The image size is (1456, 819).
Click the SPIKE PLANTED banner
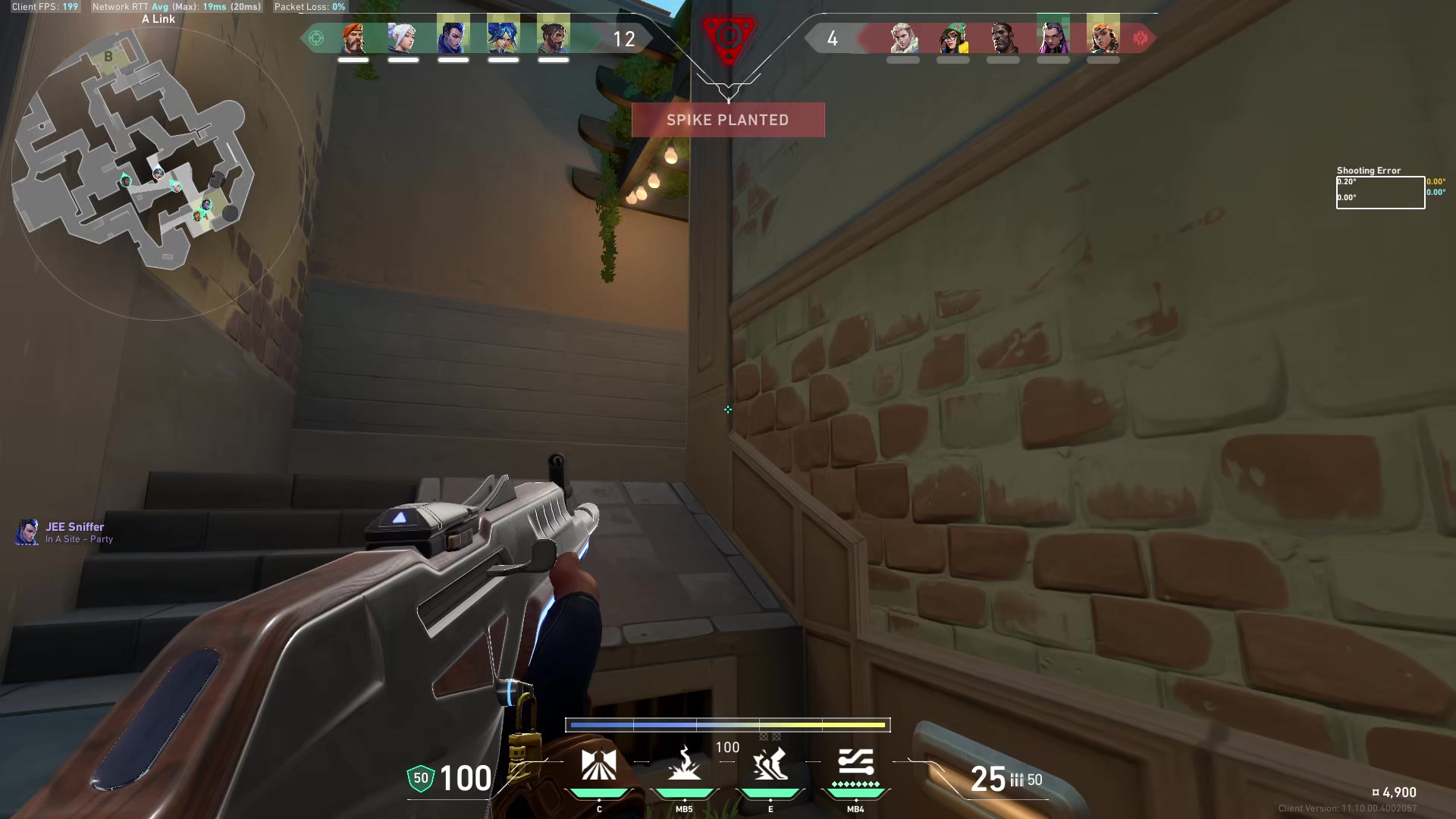click(x=728, y=120)
